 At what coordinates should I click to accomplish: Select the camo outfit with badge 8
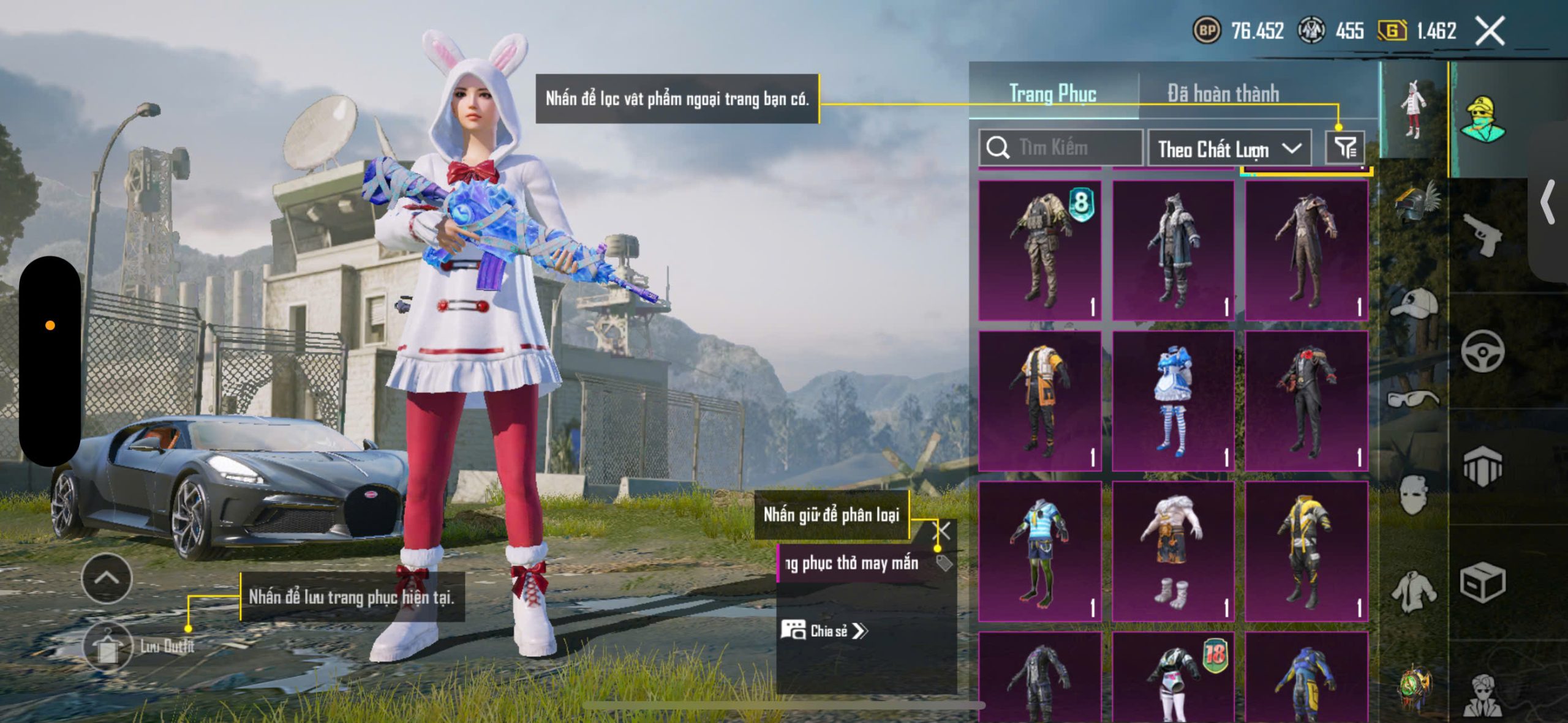[x=1040, y=250]
